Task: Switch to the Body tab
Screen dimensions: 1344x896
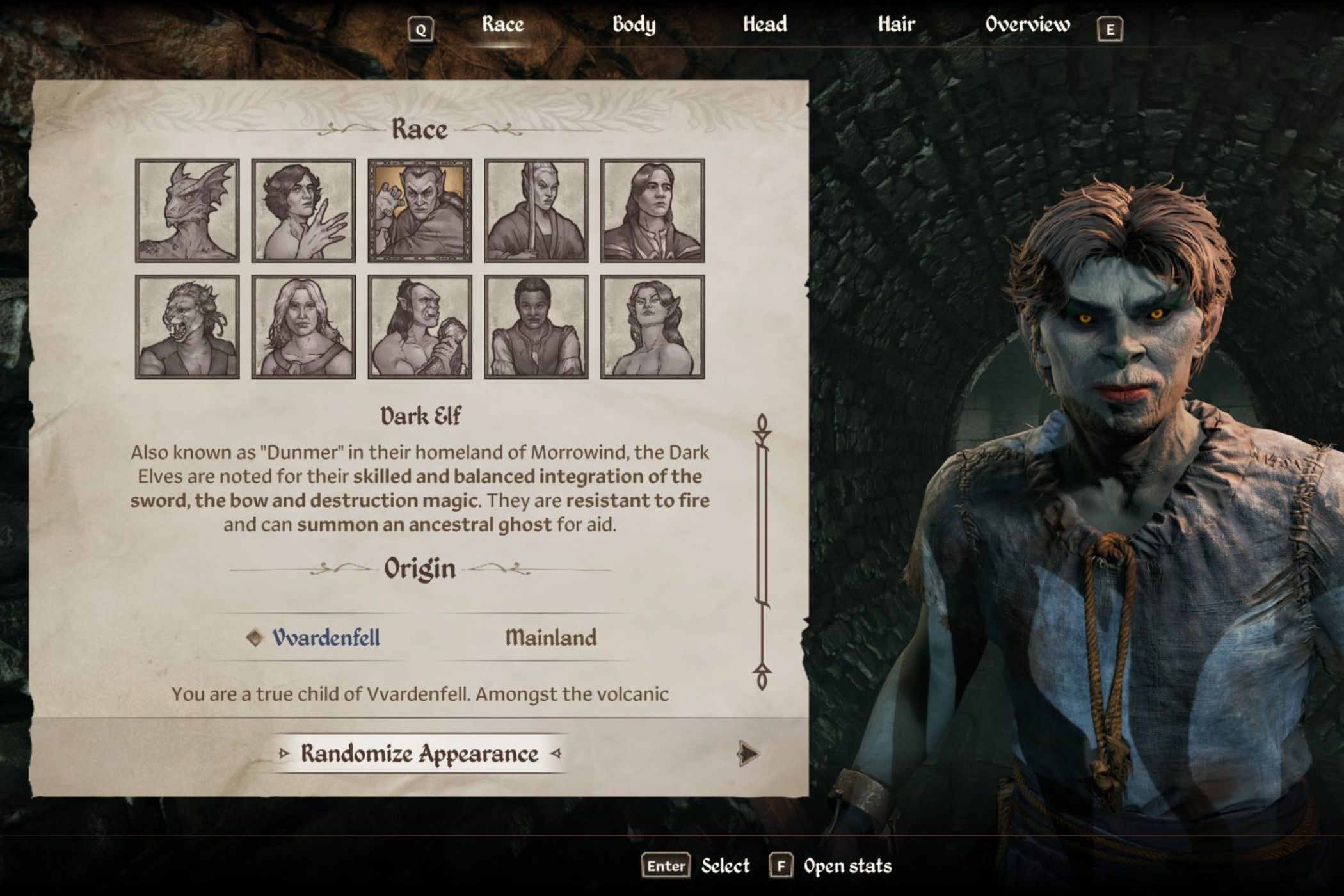Action: click(634, 24)
